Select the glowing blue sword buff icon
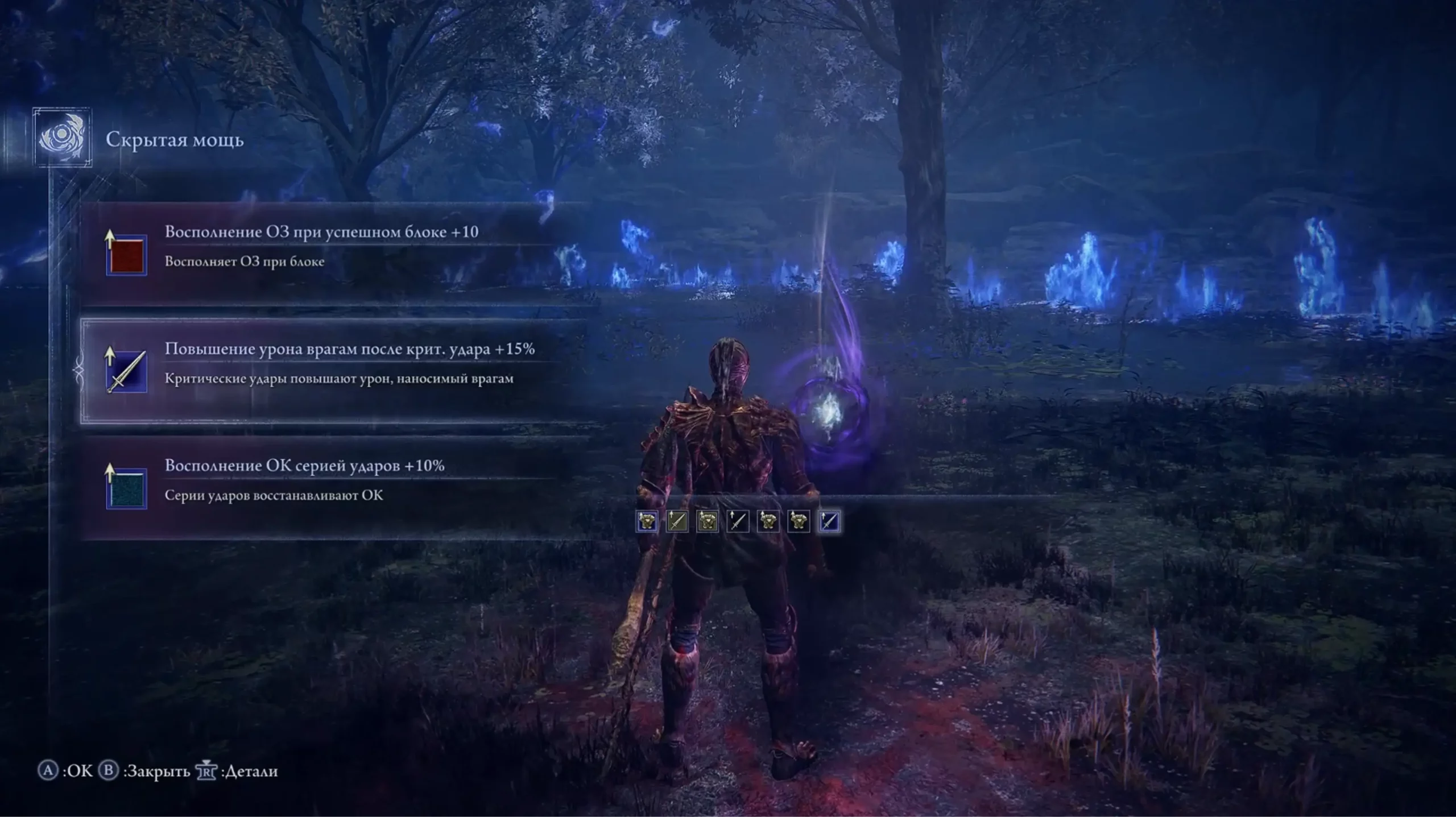The width and height of the screenshot is (1456, 817). pos(828,521)
